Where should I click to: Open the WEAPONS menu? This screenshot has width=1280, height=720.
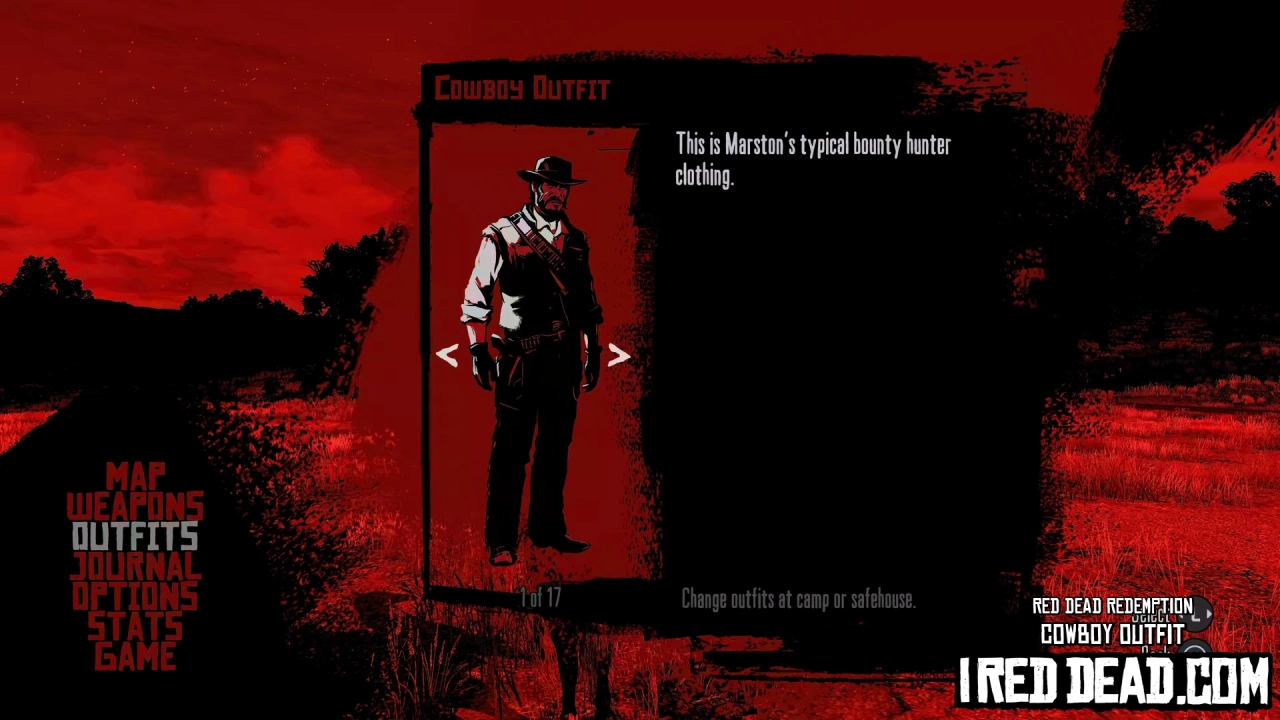(135, 506)
